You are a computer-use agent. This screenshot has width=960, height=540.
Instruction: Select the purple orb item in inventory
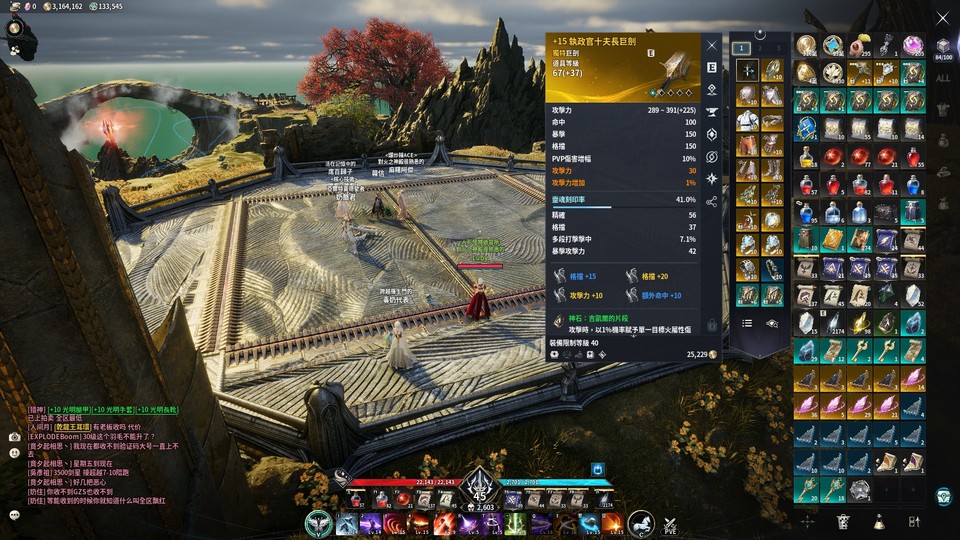912,45
